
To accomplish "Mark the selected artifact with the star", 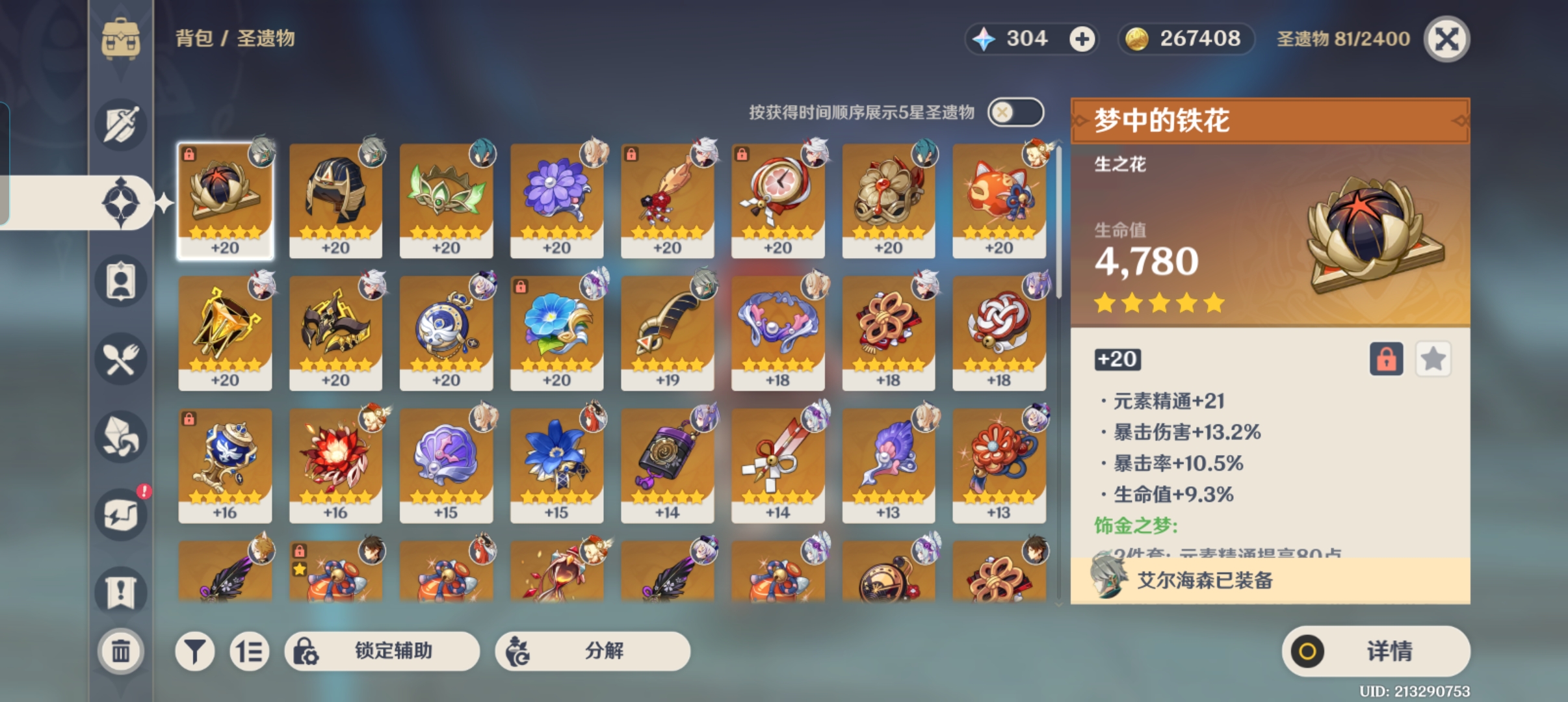I will (x=1433, y=359).
